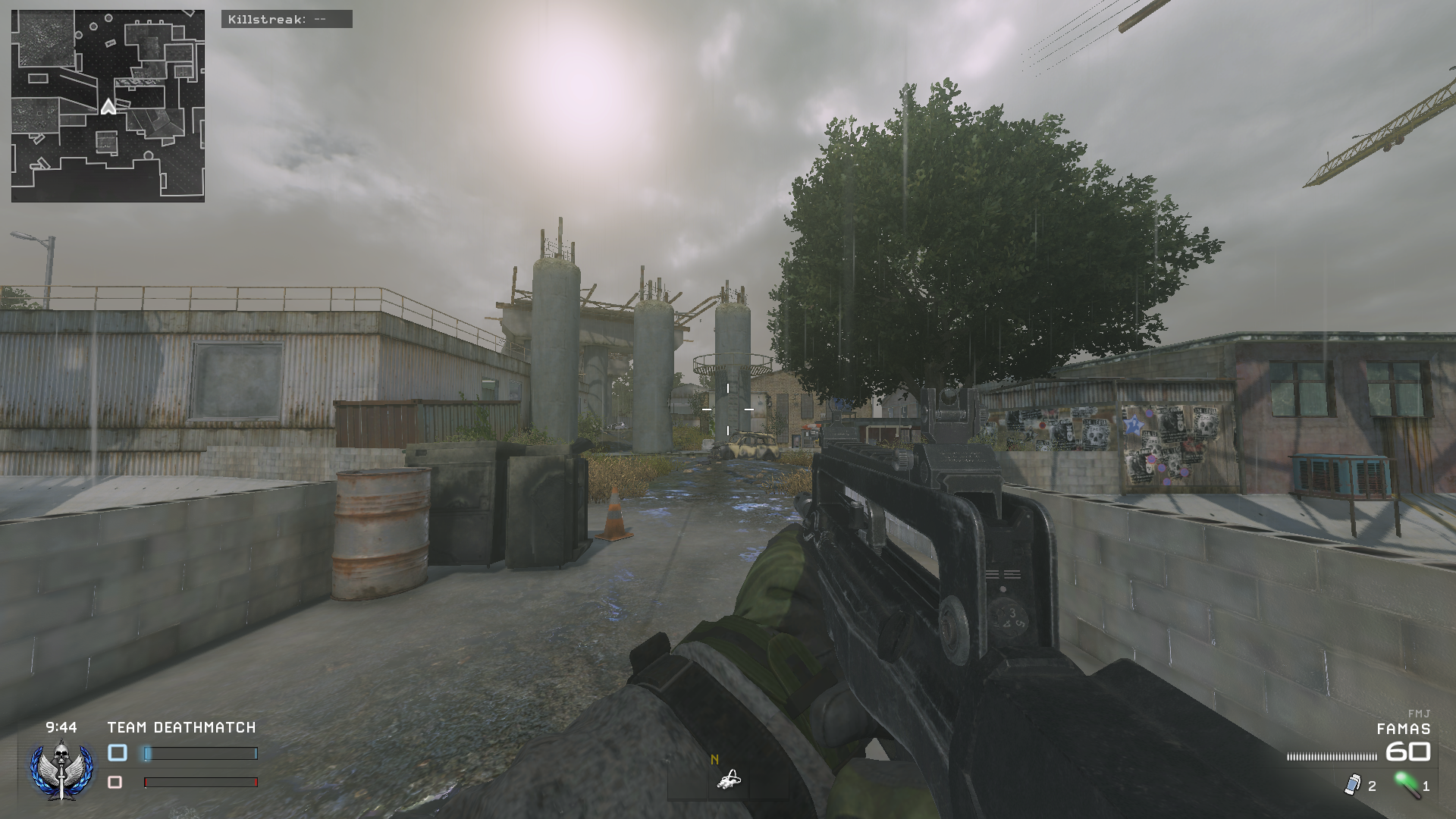Image resolution: width=1456 pixels, height=819 pixels.
Task: Click the crosshair at screen center
Action: pos(728,409)
